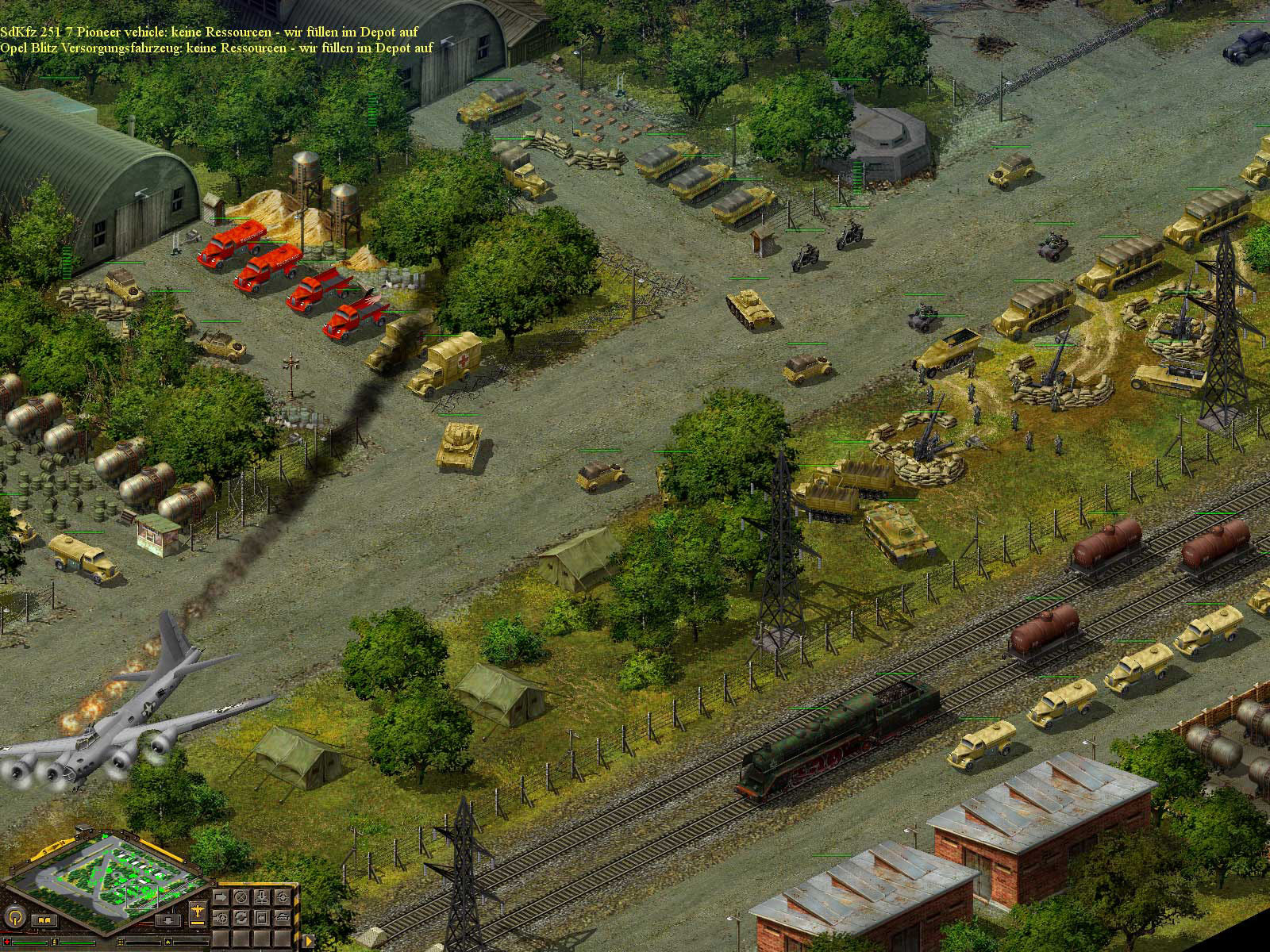Expand the command panel with the yellow arrow
The height and width of the screenshot is (952, 1270).
click(309, 941)
